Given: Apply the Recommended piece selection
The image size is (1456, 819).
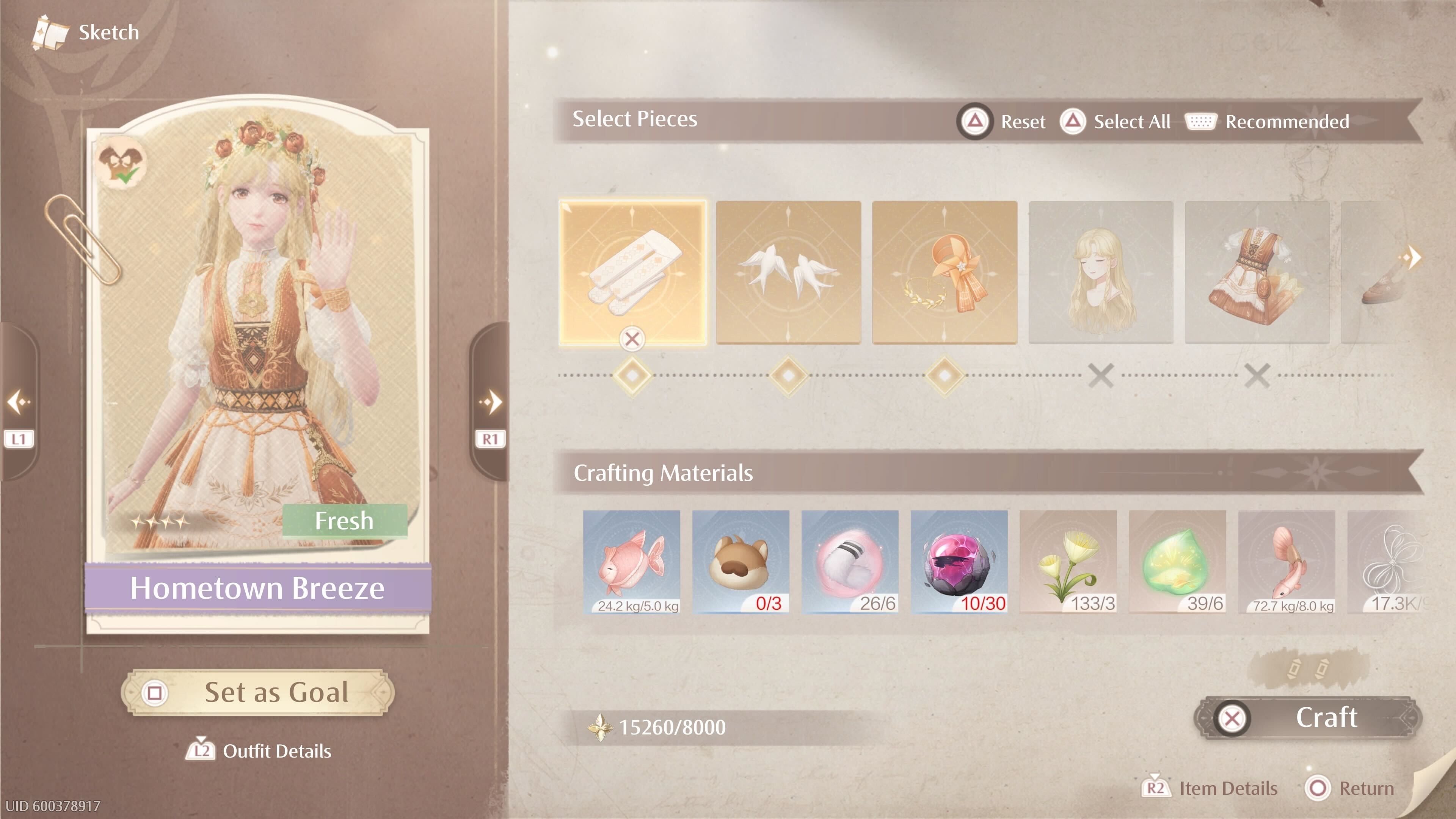Looking at the screenshot, I should (x=1267, y=121).
